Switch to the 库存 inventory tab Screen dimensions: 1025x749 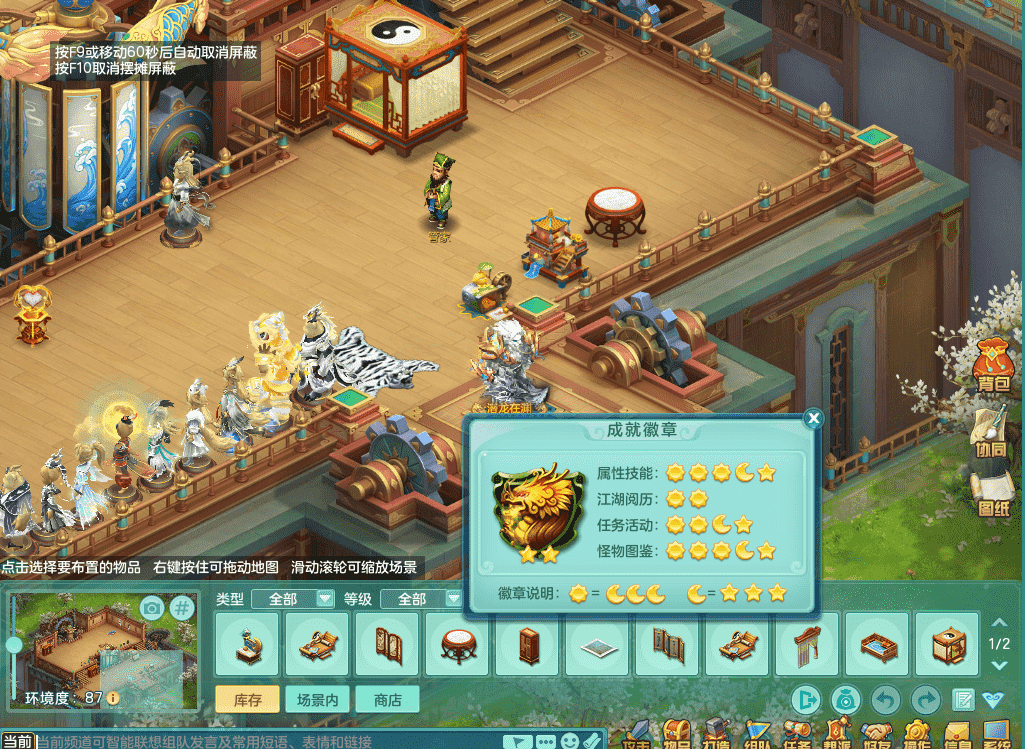248,700
